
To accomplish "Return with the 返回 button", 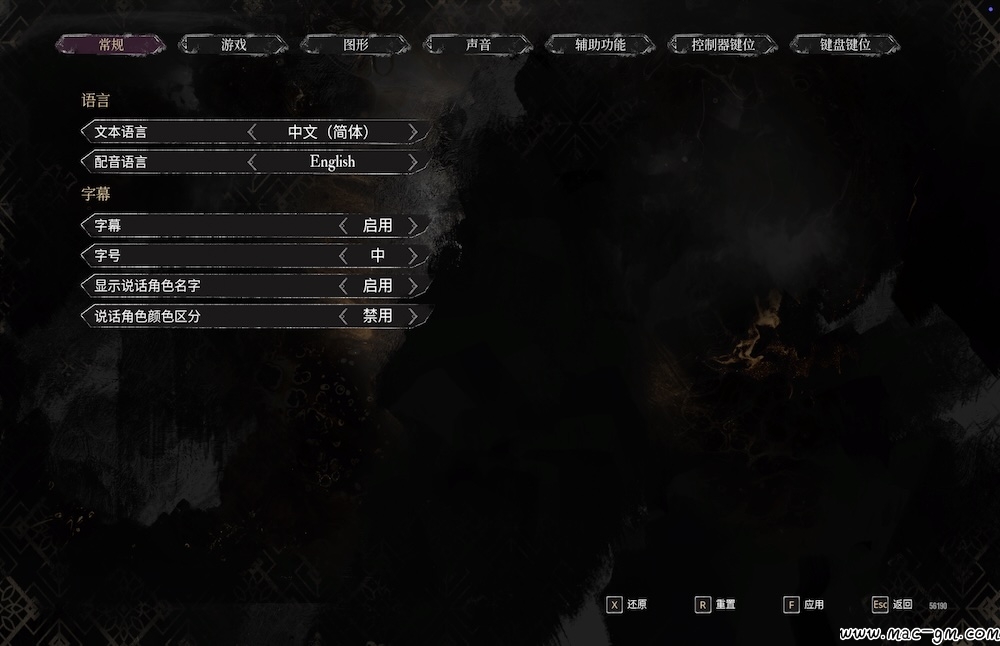I will click(x=892, y=605).
